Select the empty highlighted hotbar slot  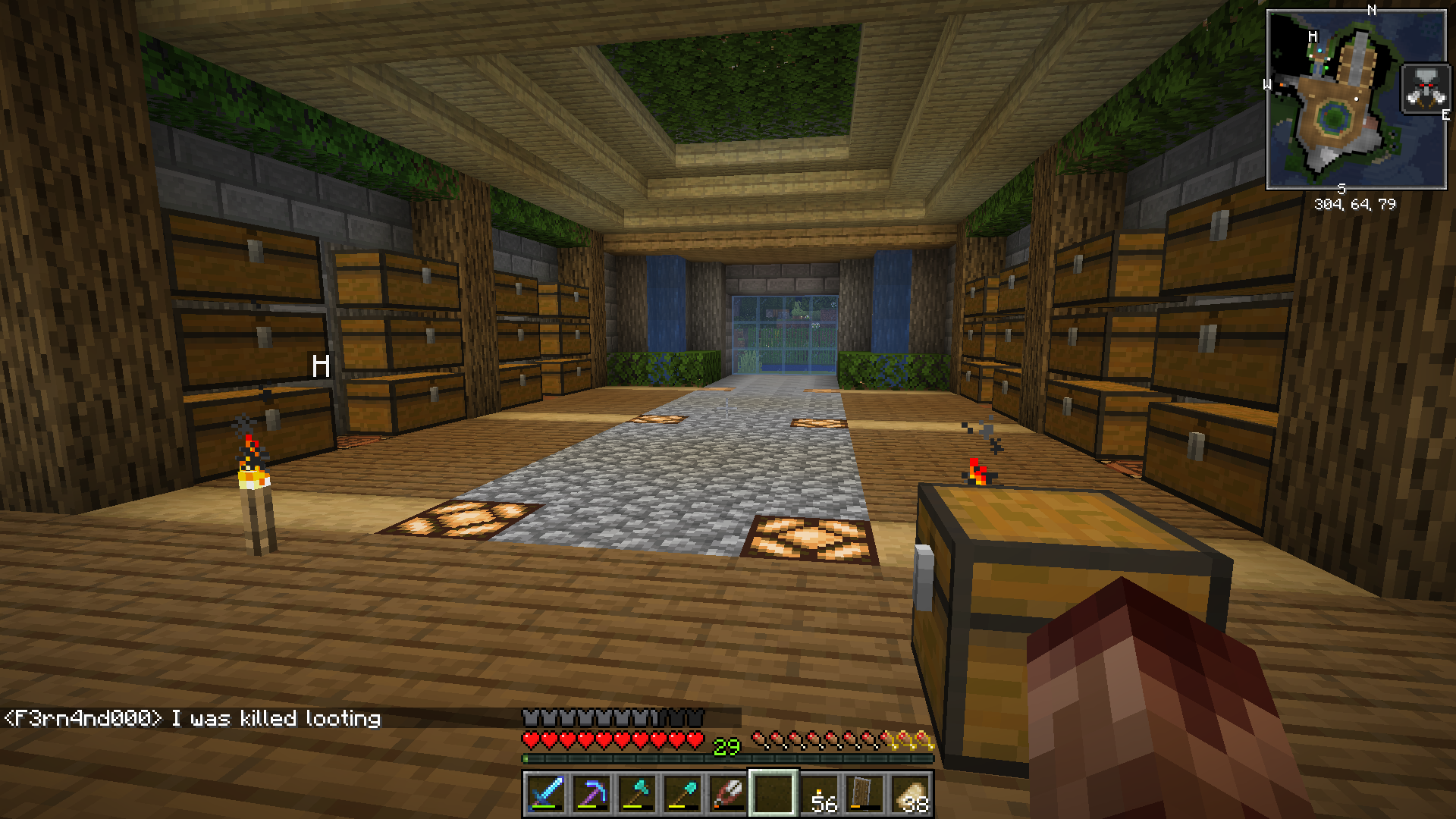[773, 793]
